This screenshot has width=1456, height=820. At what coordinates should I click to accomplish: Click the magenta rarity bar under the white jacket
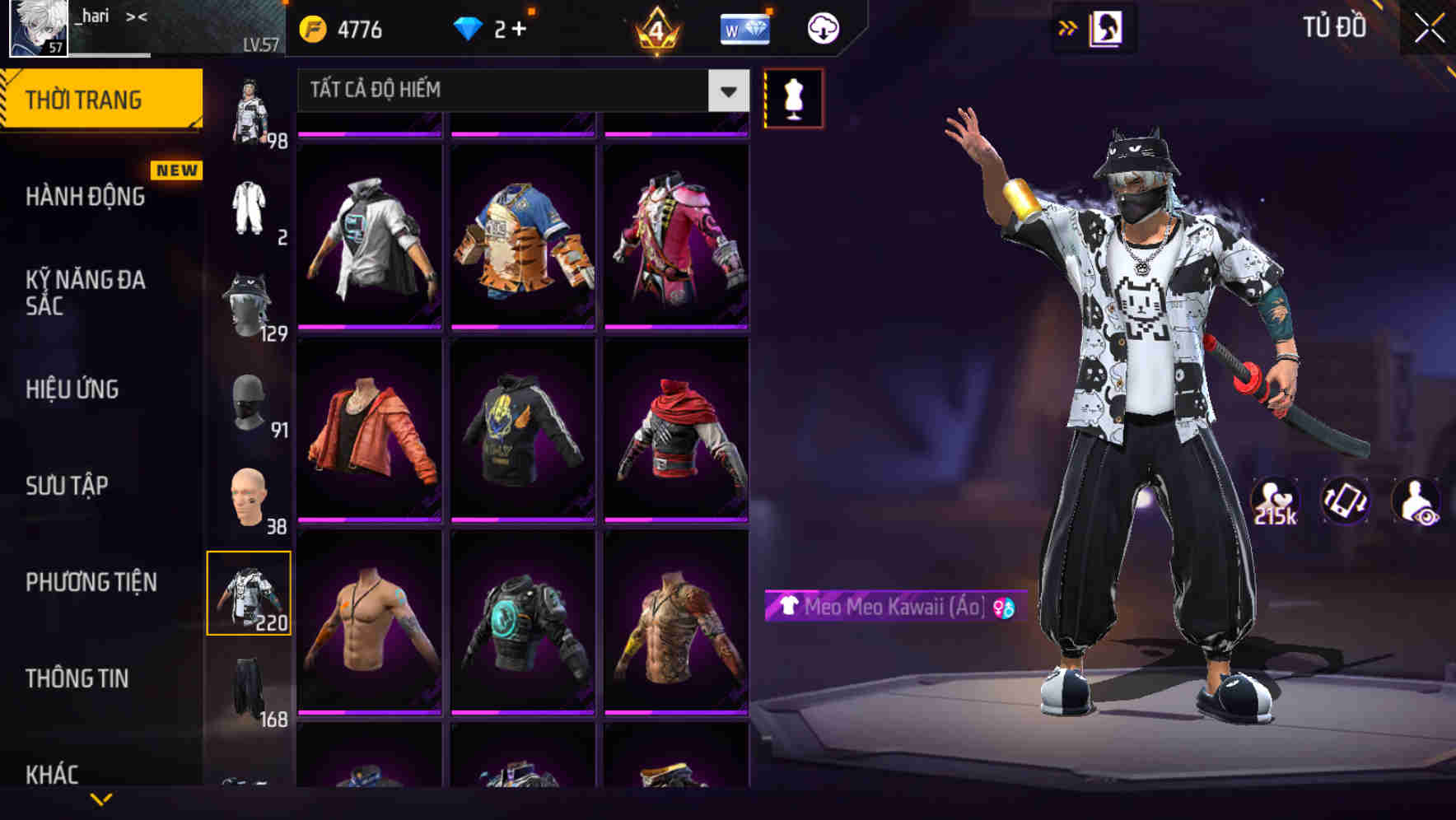[x=370, y=326]
